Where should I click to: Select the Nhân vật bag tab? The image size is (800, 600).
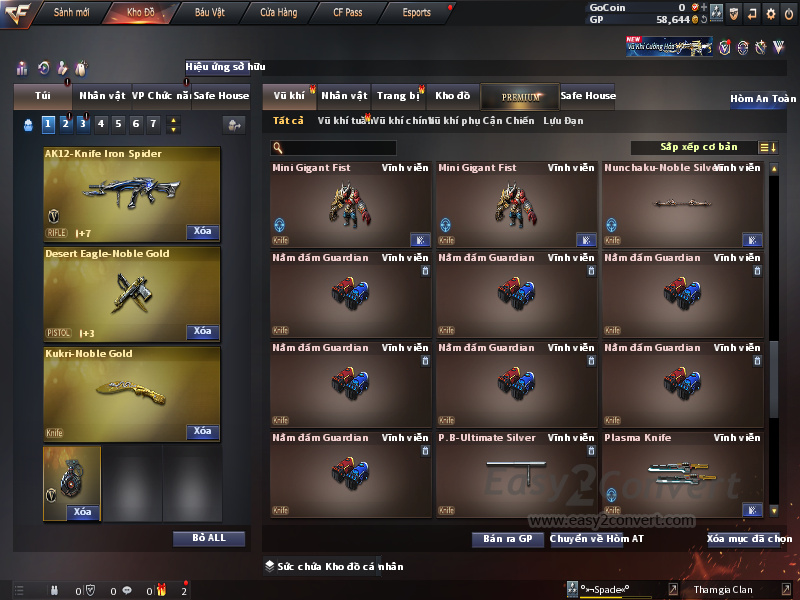tap(102, 96)
